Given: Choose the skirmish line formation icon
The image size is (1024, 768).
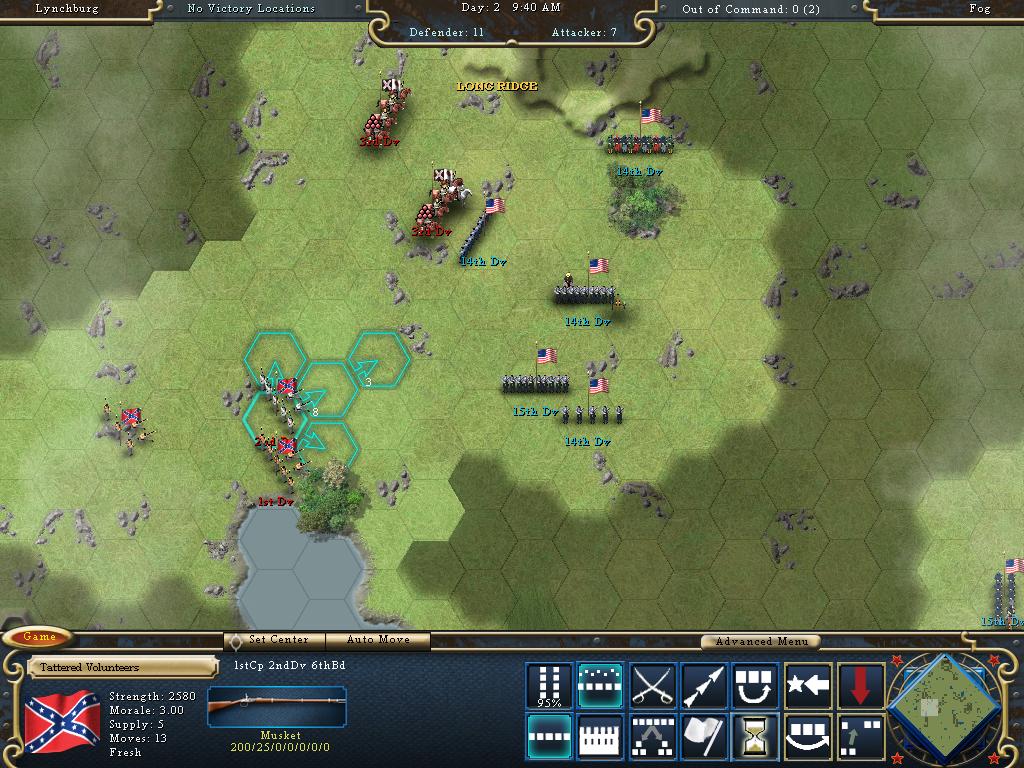Looking at the screenshot, I should (x=600, y=686).
